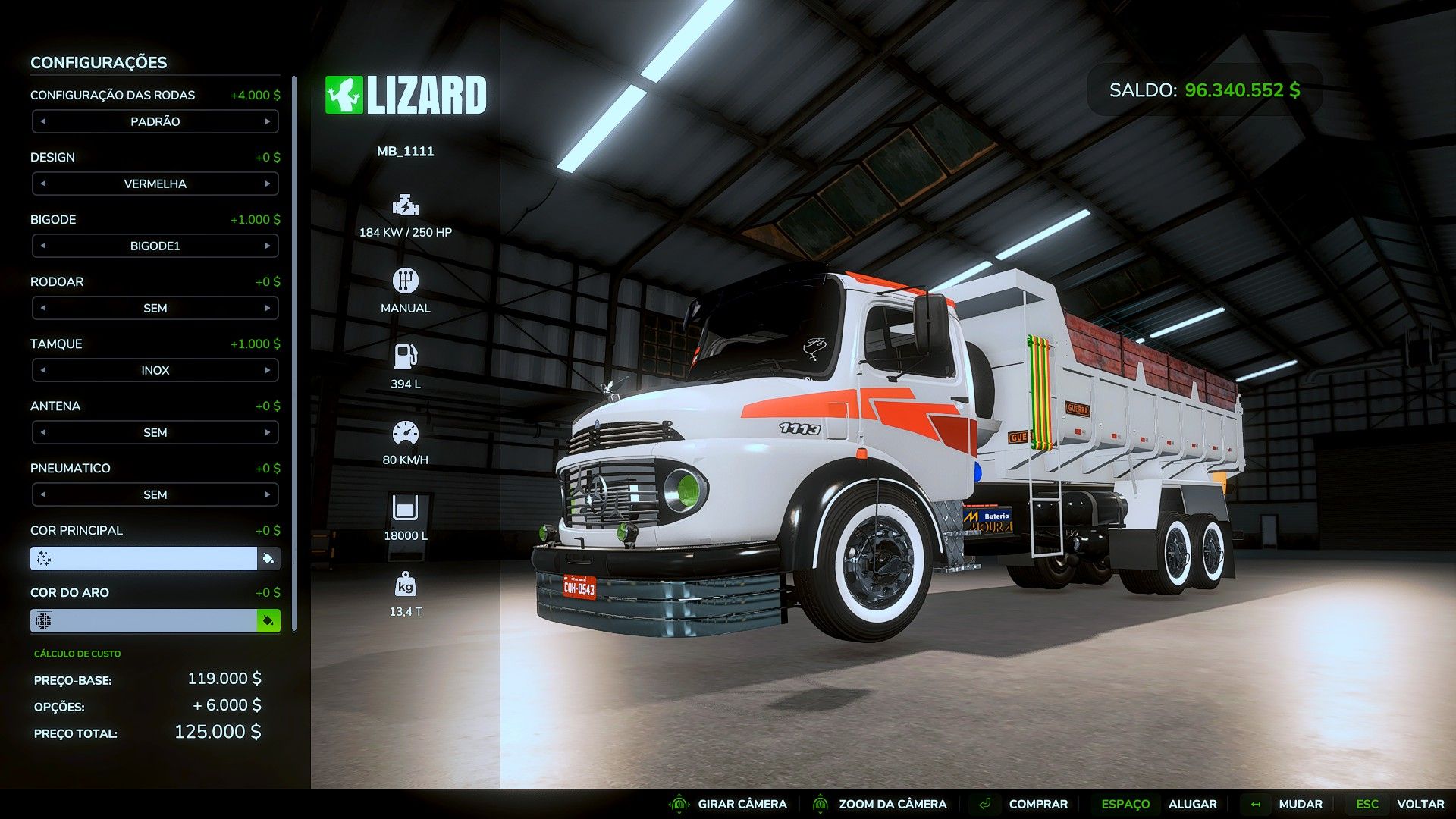Switch Tamque option back from Inox
Screen dimensions: 1456x819
click(43, 370)
